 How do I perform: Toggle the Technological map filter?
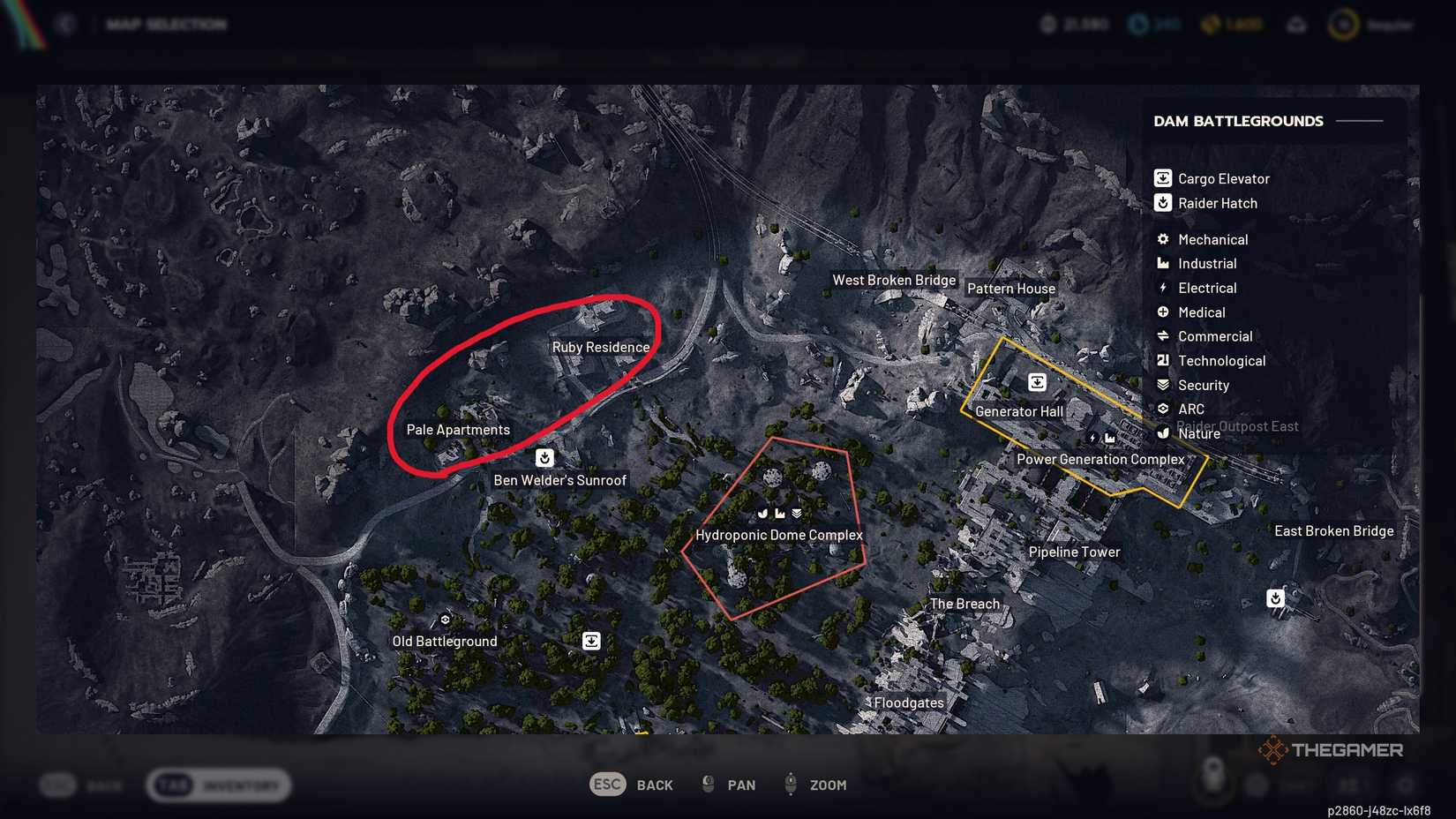pos(1162,360)
